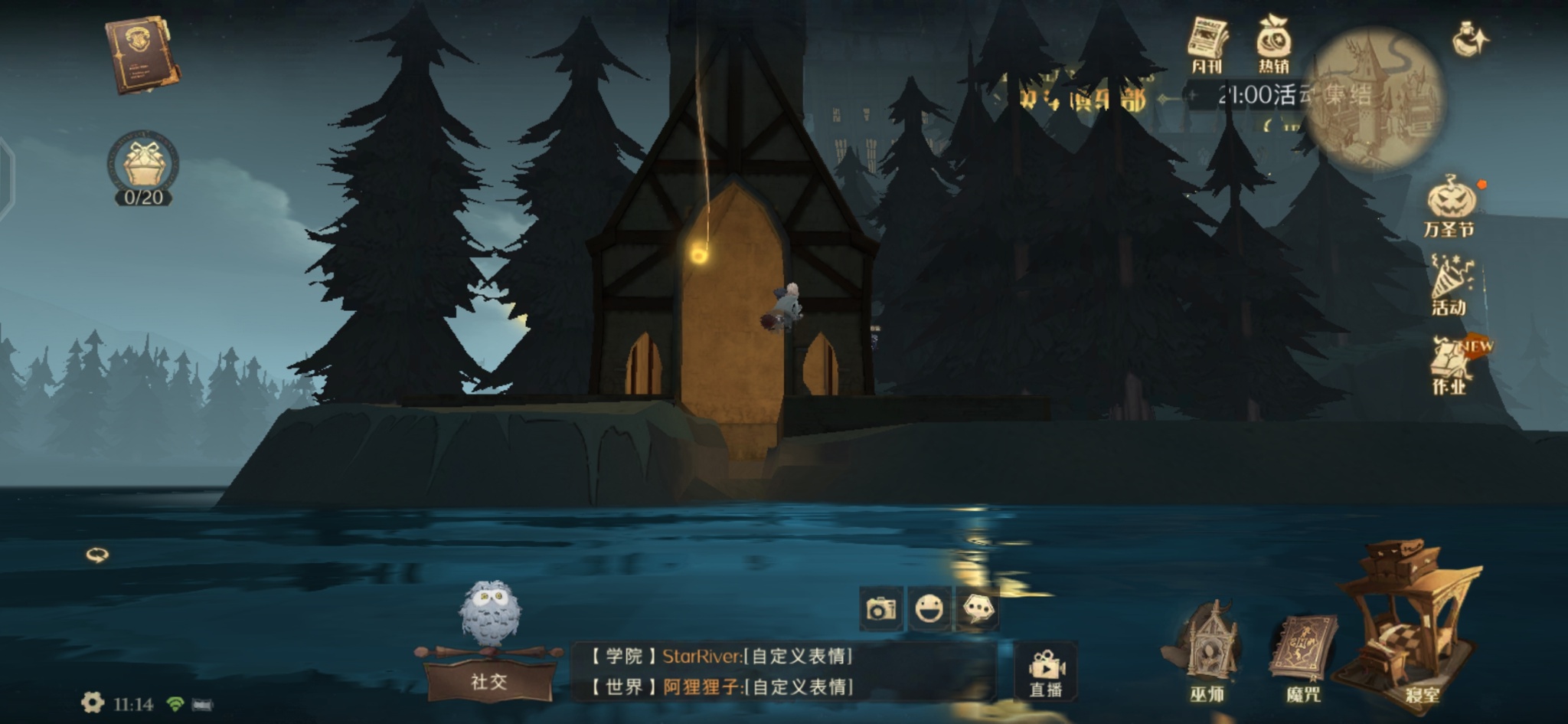1568x724 pixels.
Task: Open the camera photo mode
Action: [880, 609]
